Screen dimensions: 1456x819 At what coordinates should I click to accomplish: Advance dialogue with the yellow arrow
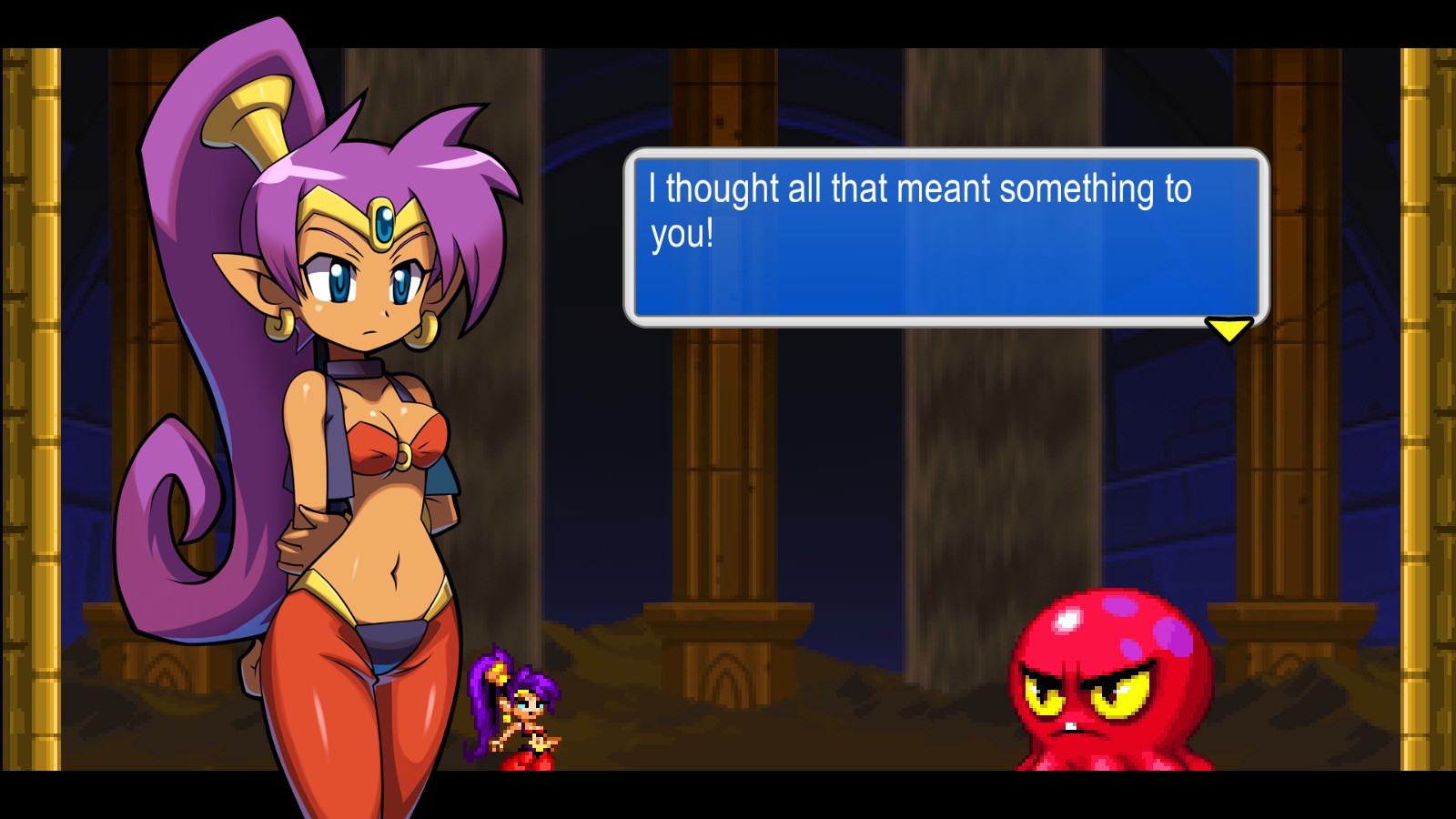1228,329
